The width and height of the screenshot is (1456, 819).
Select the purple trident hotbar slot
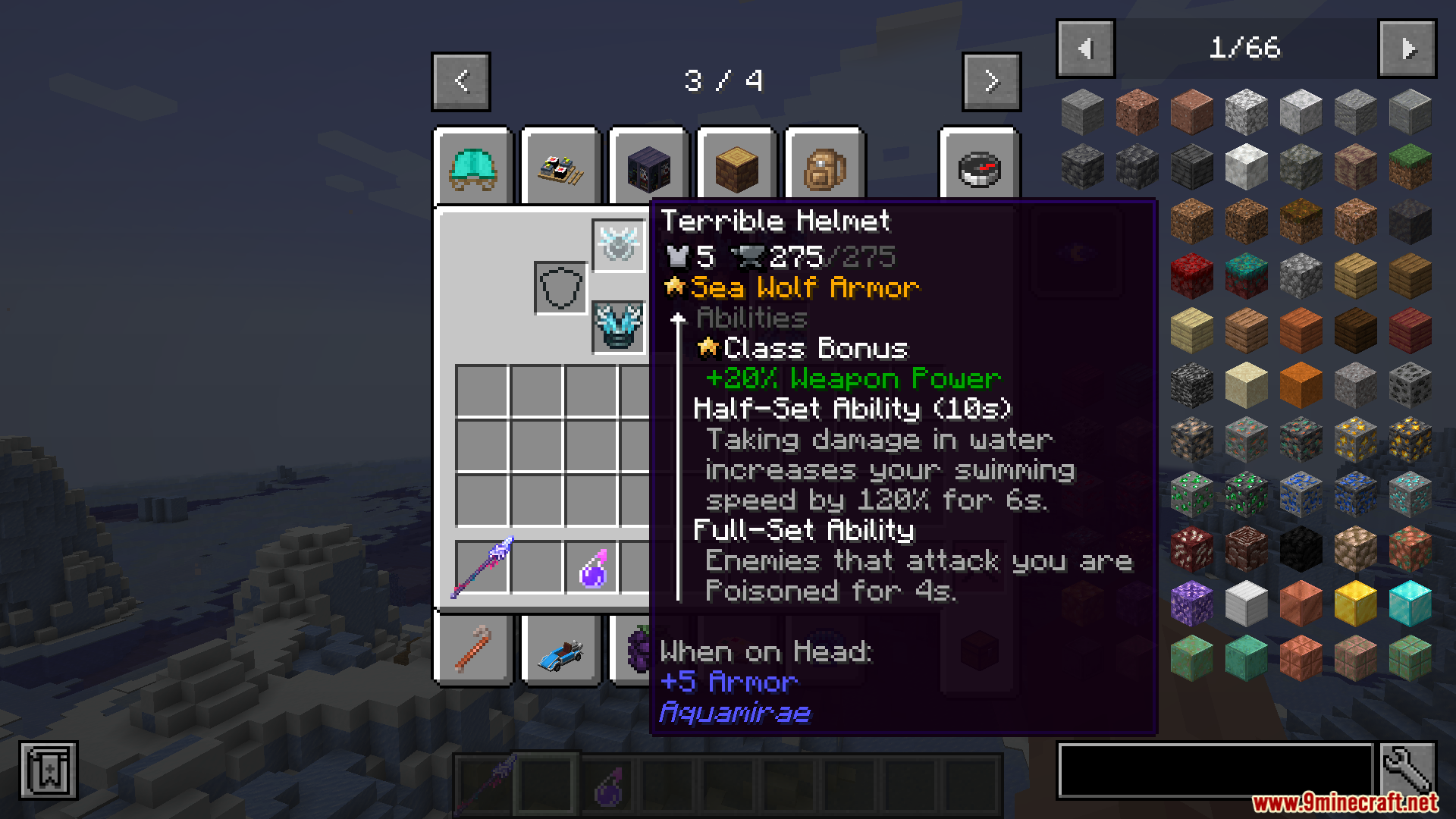click(x=482, y=567)
